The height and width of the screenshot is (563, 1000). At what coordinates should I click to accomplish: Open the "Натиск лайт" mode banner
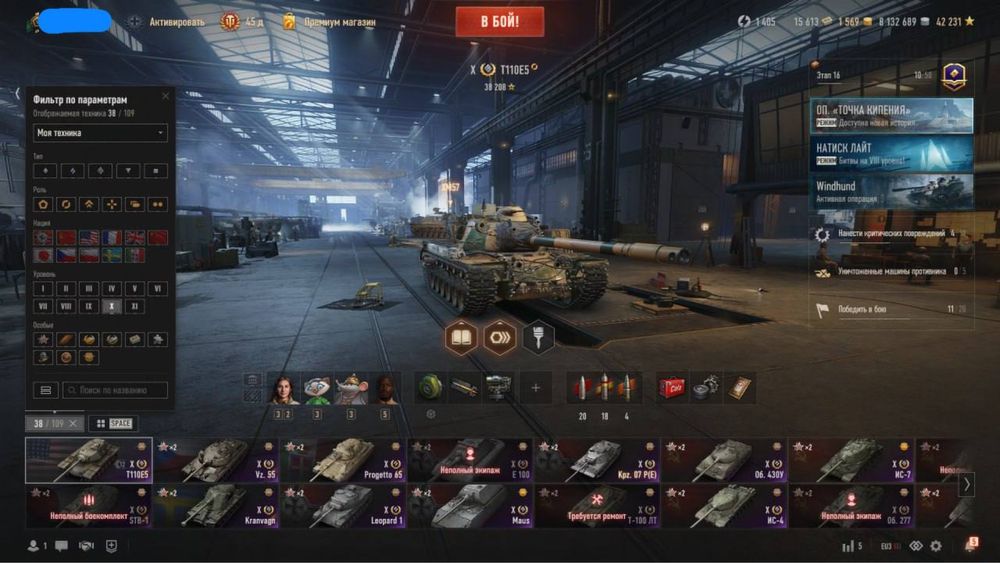tap(891, 153)
